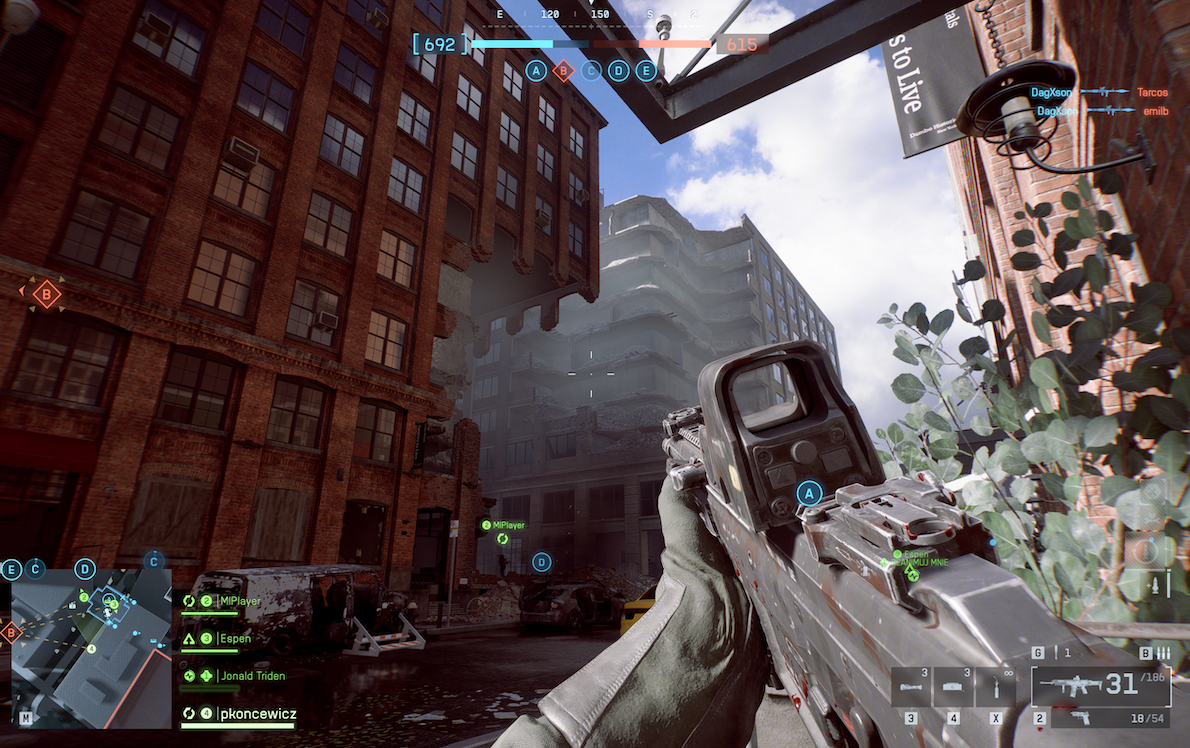Viewport: 1190px width, 748px height.
Task: Select enemy-held objective B in the top capture bar
Action: pos(564,71)
